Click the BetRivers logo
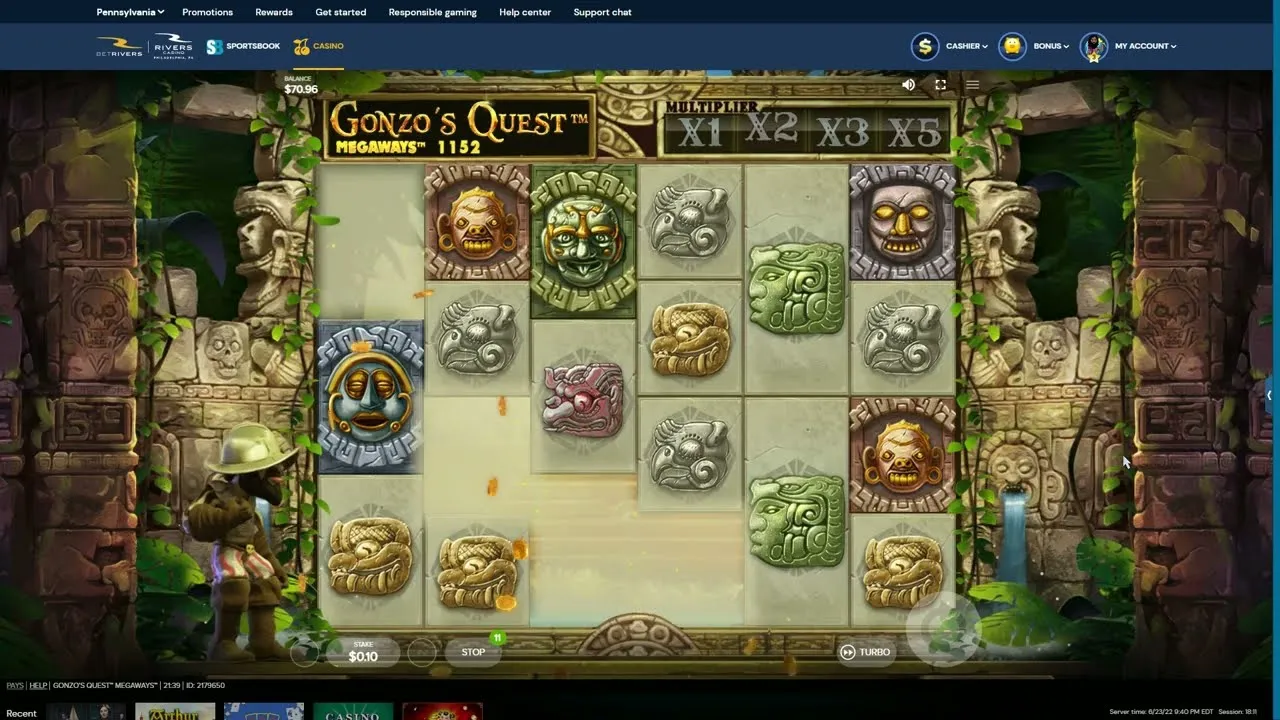The height and width of the screenshot is (720, 1280). click(x=117, y=45)
